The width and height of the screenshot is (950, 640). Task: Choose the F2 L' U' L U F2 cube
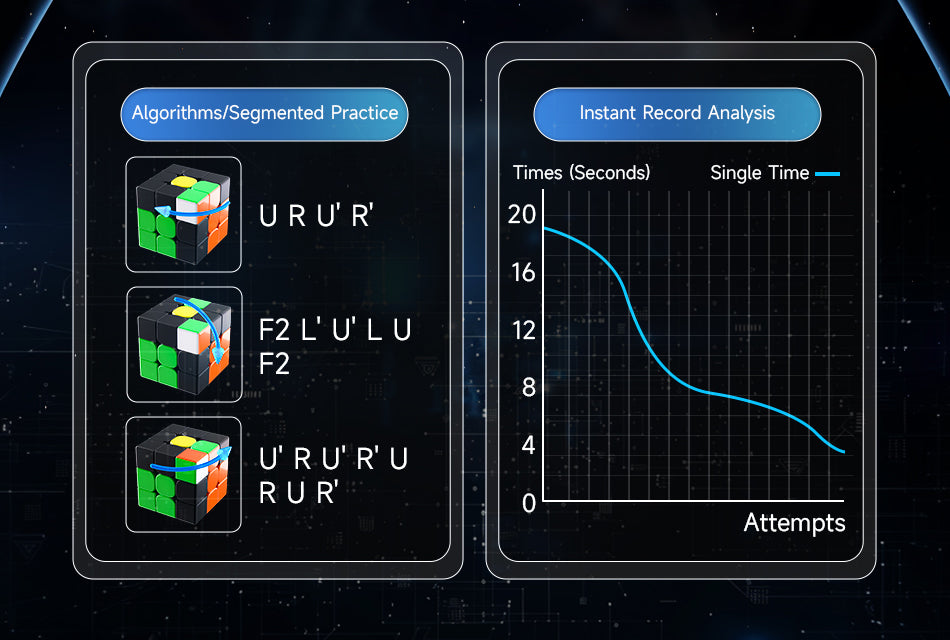click(183, 344)
